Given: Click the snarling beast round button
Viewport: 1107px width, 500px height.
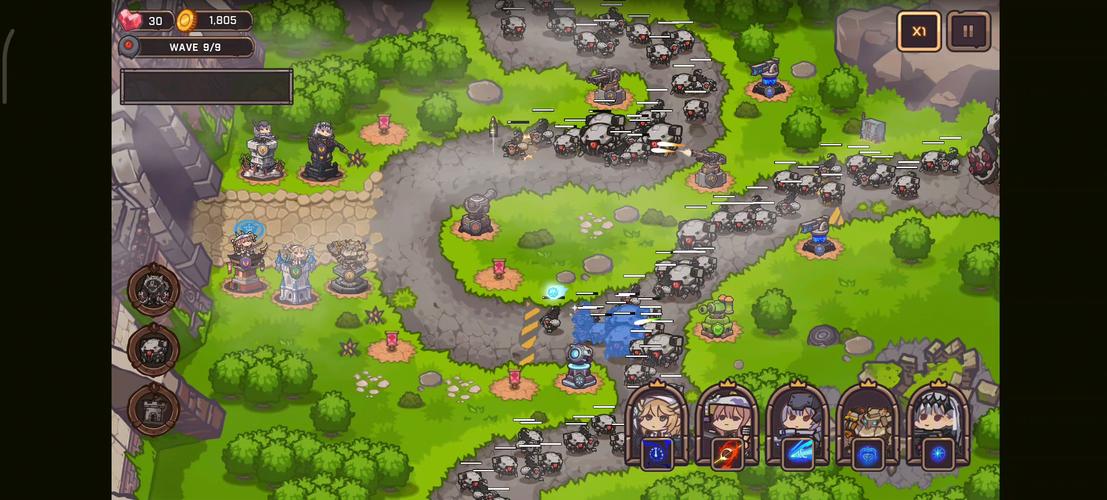Looking at the screenshot, I should tap(154, 350).
